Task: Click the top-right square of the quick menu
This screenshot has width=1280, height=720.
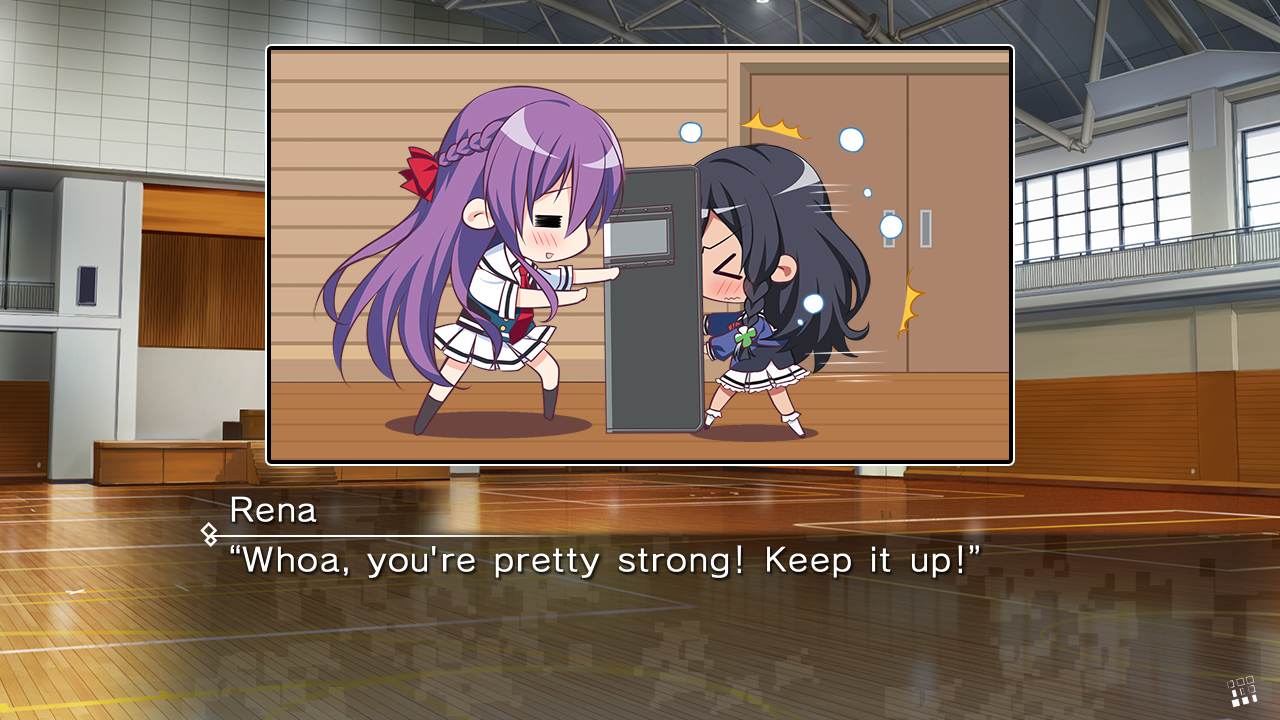Action: click(x=1250, y=679)
